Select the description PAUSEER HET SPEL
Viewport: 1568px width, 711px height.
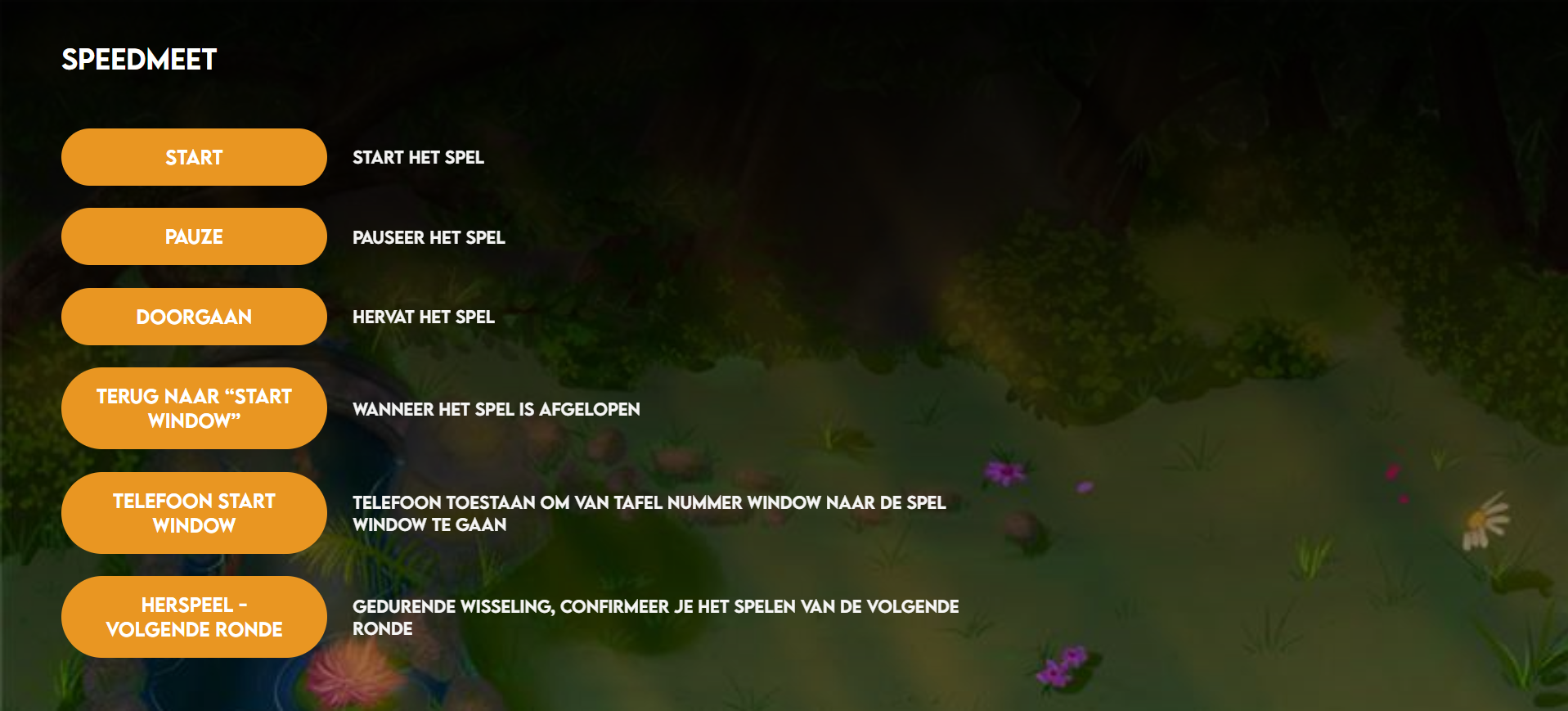[429, 238]
